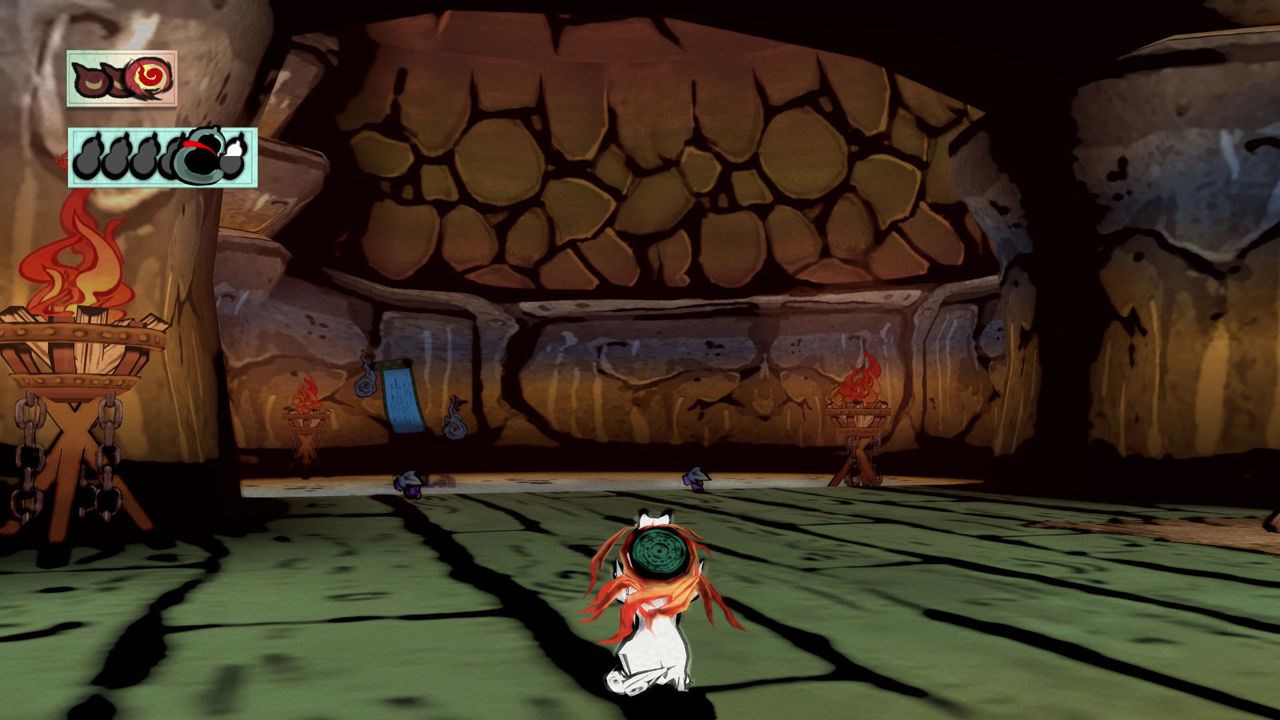Image resolution: width=1280 pixels, height=720 pixels.
Task: Open the swirl knob atop the scroll
Action: [366, 380]
